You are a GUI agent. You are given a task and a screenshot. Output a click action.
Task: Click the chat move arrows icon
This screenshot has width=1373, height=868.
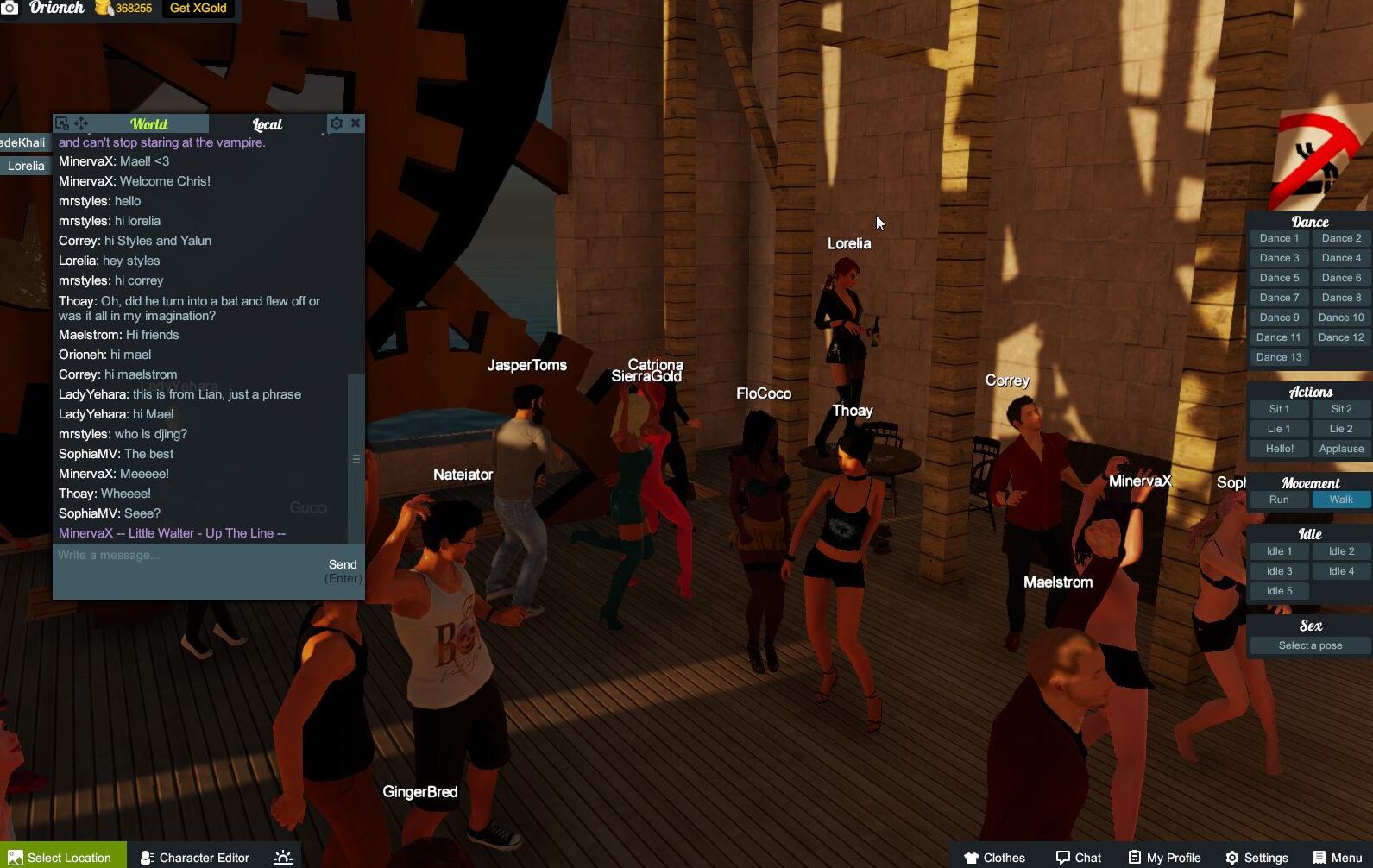(80, 123)
